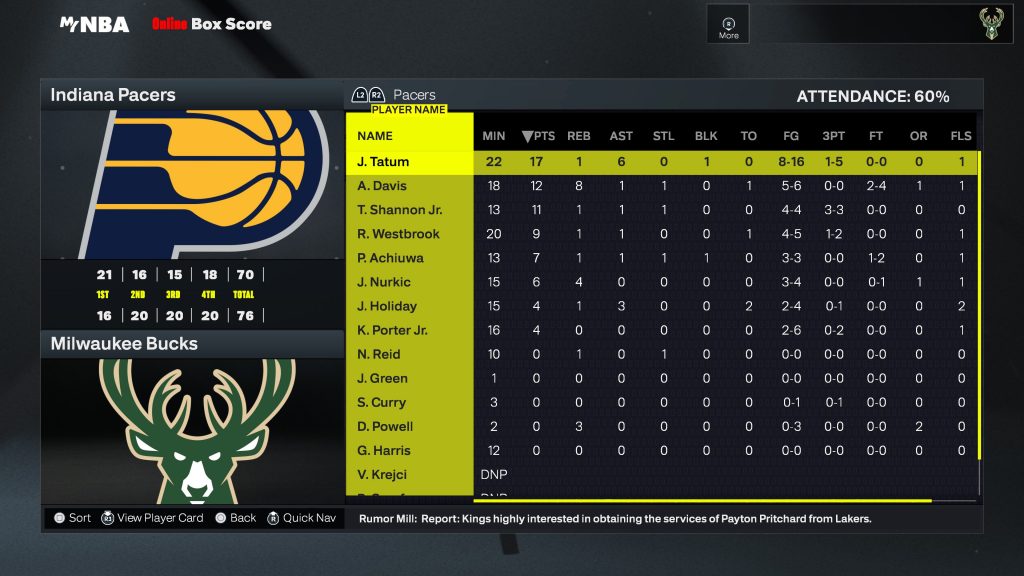Image resolution: width=1024 pixels, height=576 pixels.
Task: Select T. Shannon Jr. in the list
Action: pyautogui.click(x=399, y=210)
